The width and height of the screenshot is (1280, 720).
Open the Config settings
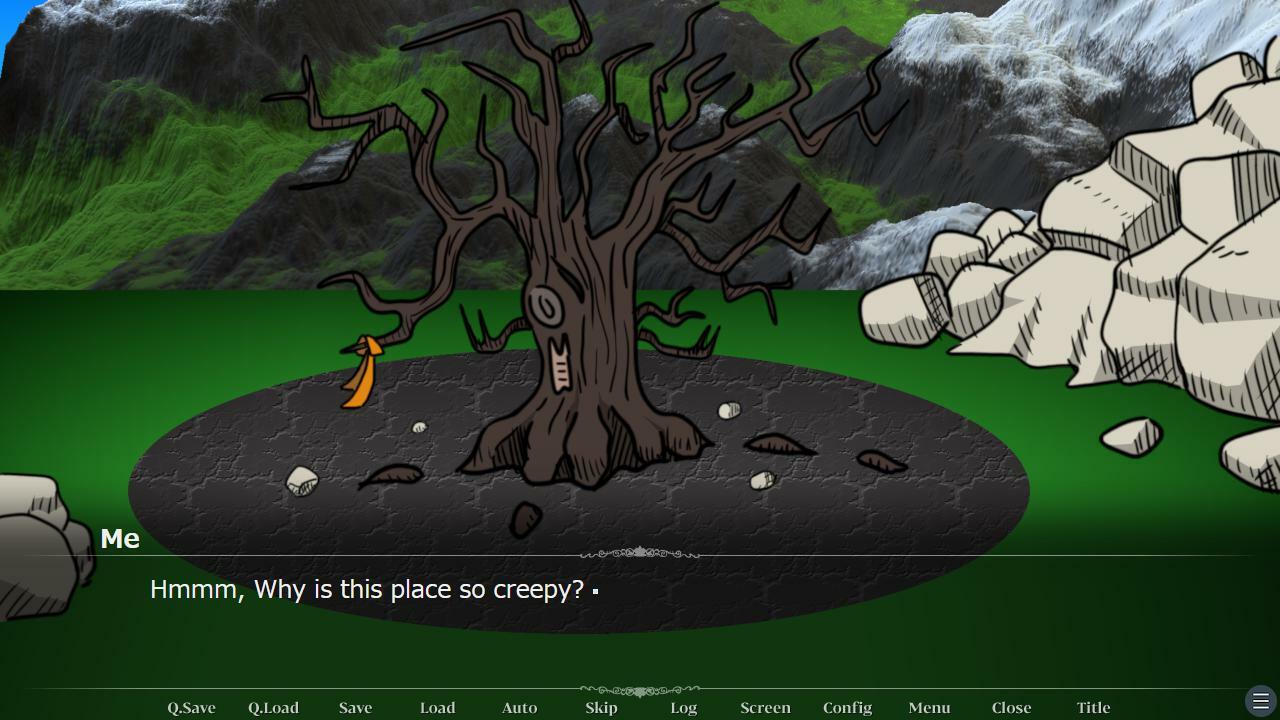tap(847, 707)
